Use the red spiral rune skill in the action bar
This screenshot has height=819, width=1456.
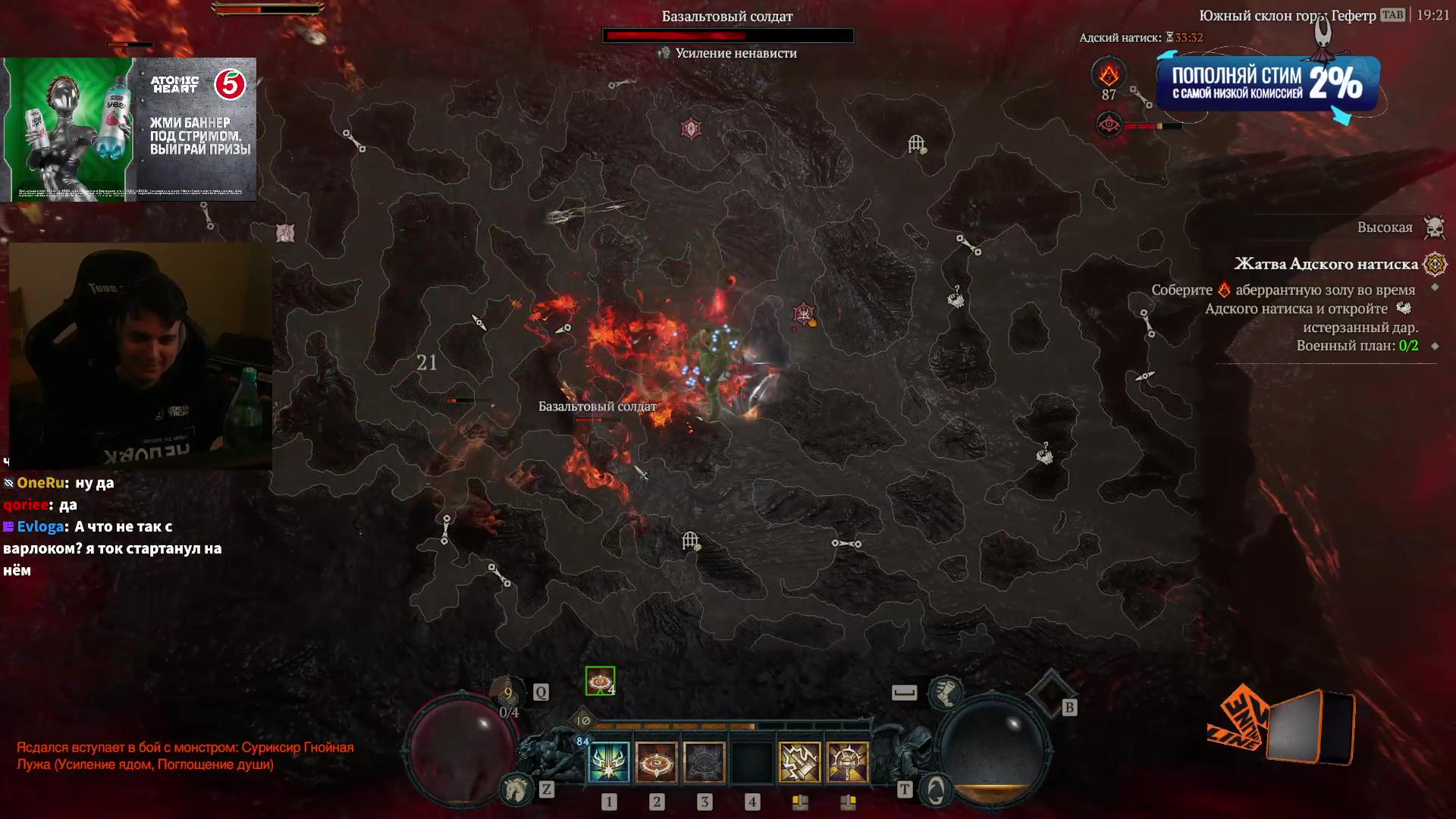point(657,762)
